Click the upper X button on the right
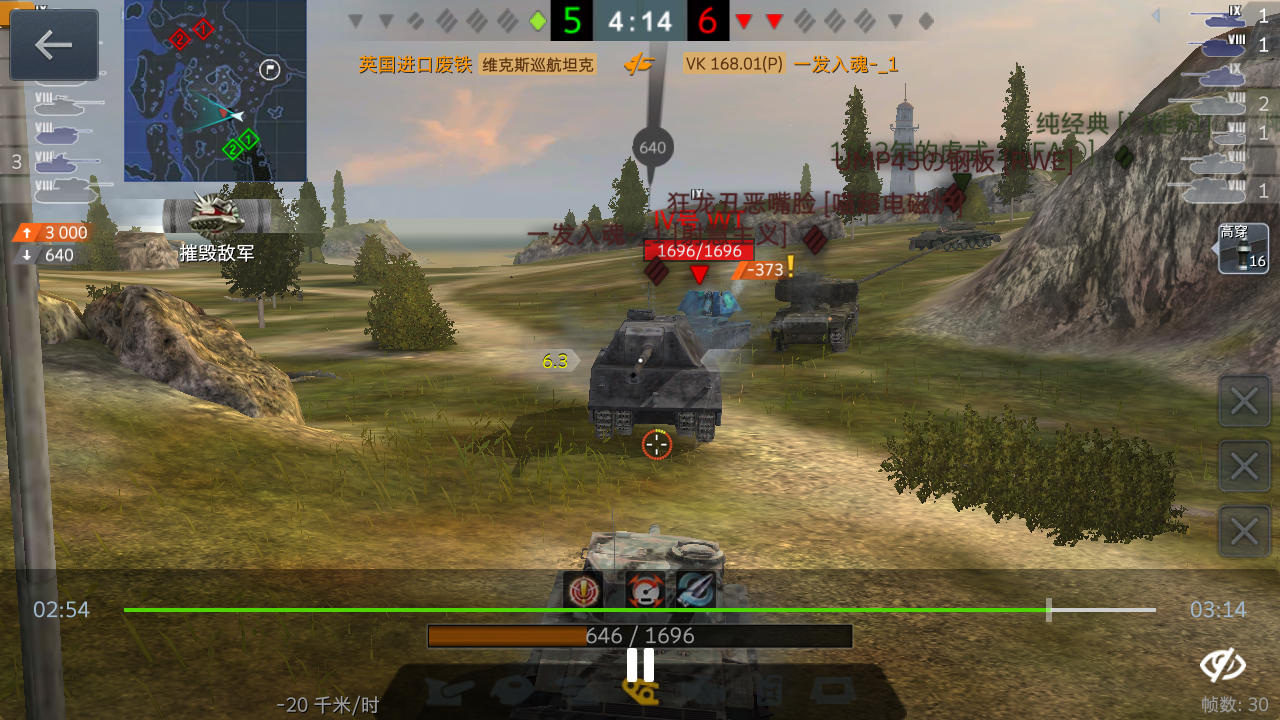 click(x=1244, y=400)
